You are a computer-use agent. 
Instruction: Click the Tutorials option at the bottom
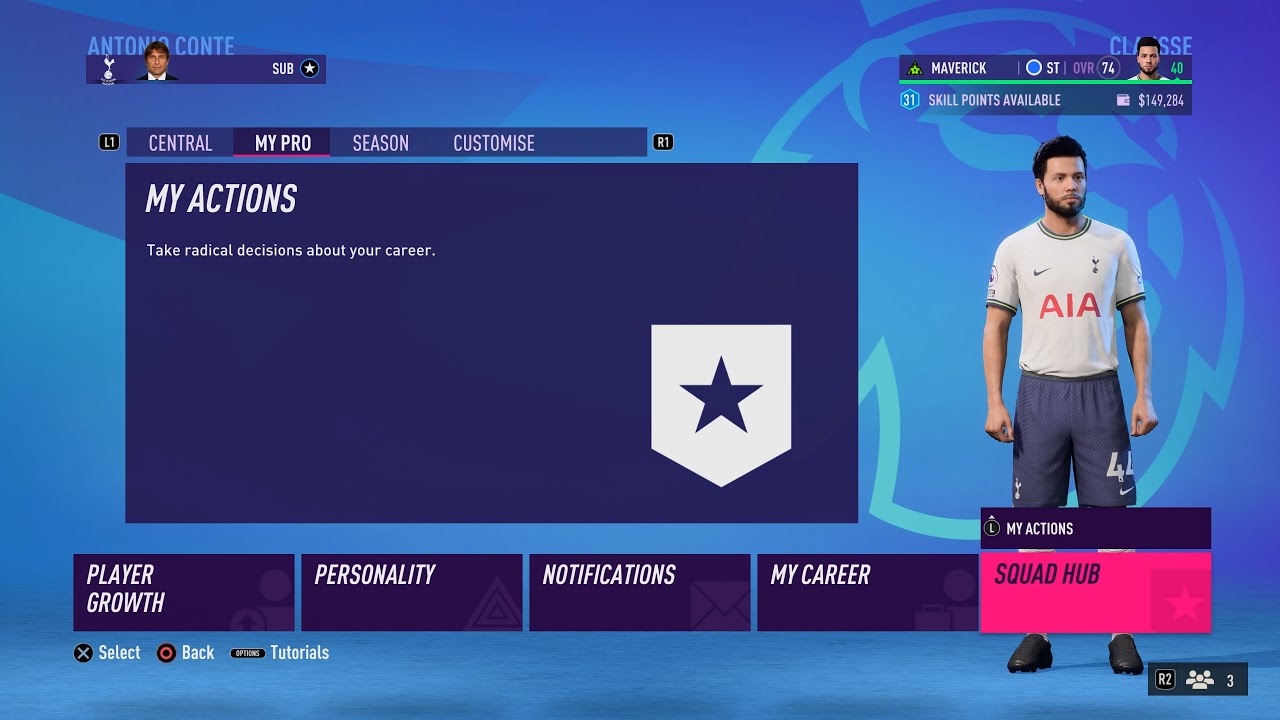300,652
